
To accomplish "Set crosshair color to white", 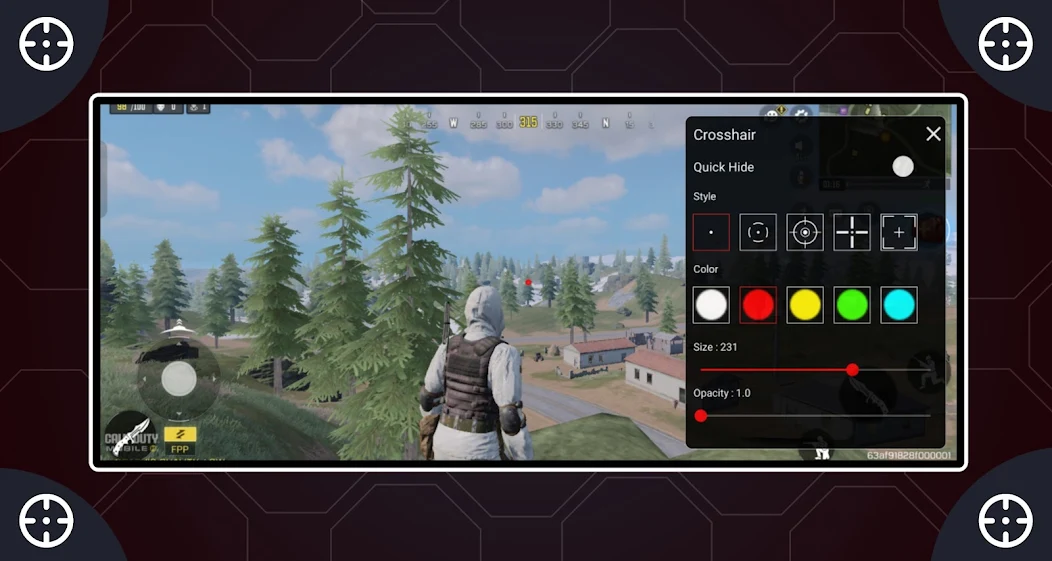I will [x=711, y=305].
